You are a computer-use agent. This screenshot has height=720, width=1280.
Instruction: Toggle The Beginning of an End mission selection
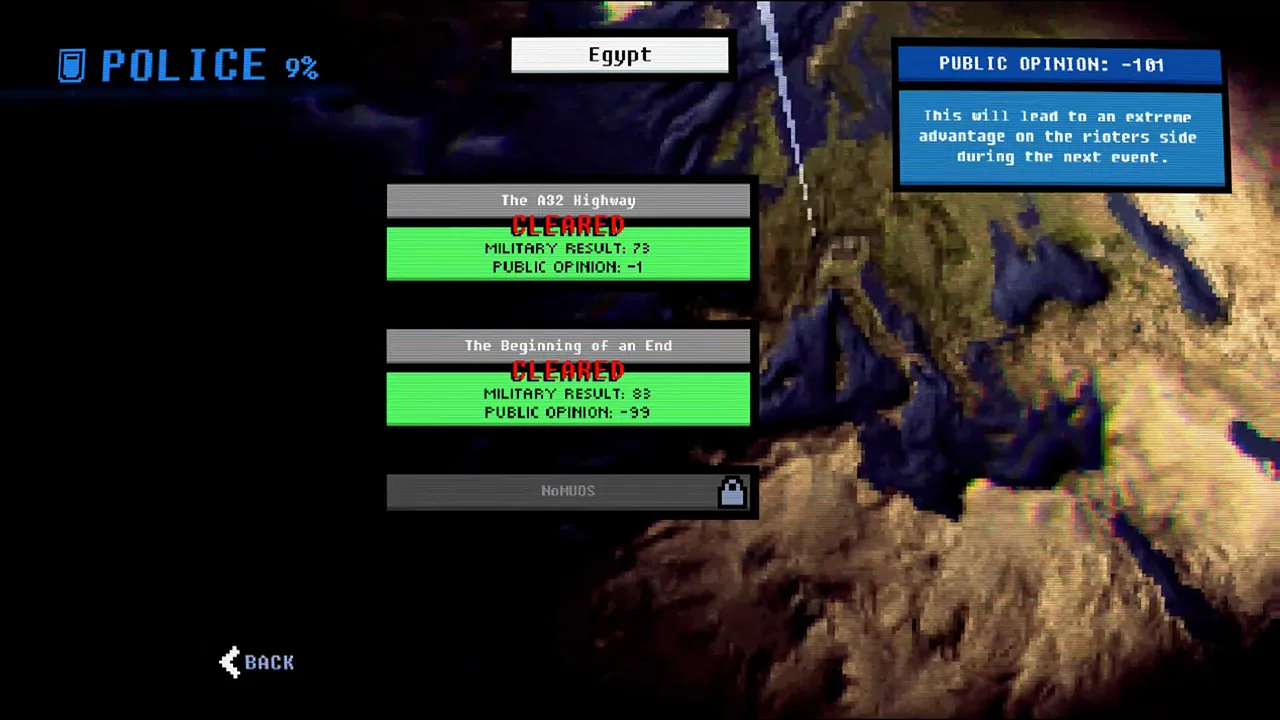click(x=568, y=345)
